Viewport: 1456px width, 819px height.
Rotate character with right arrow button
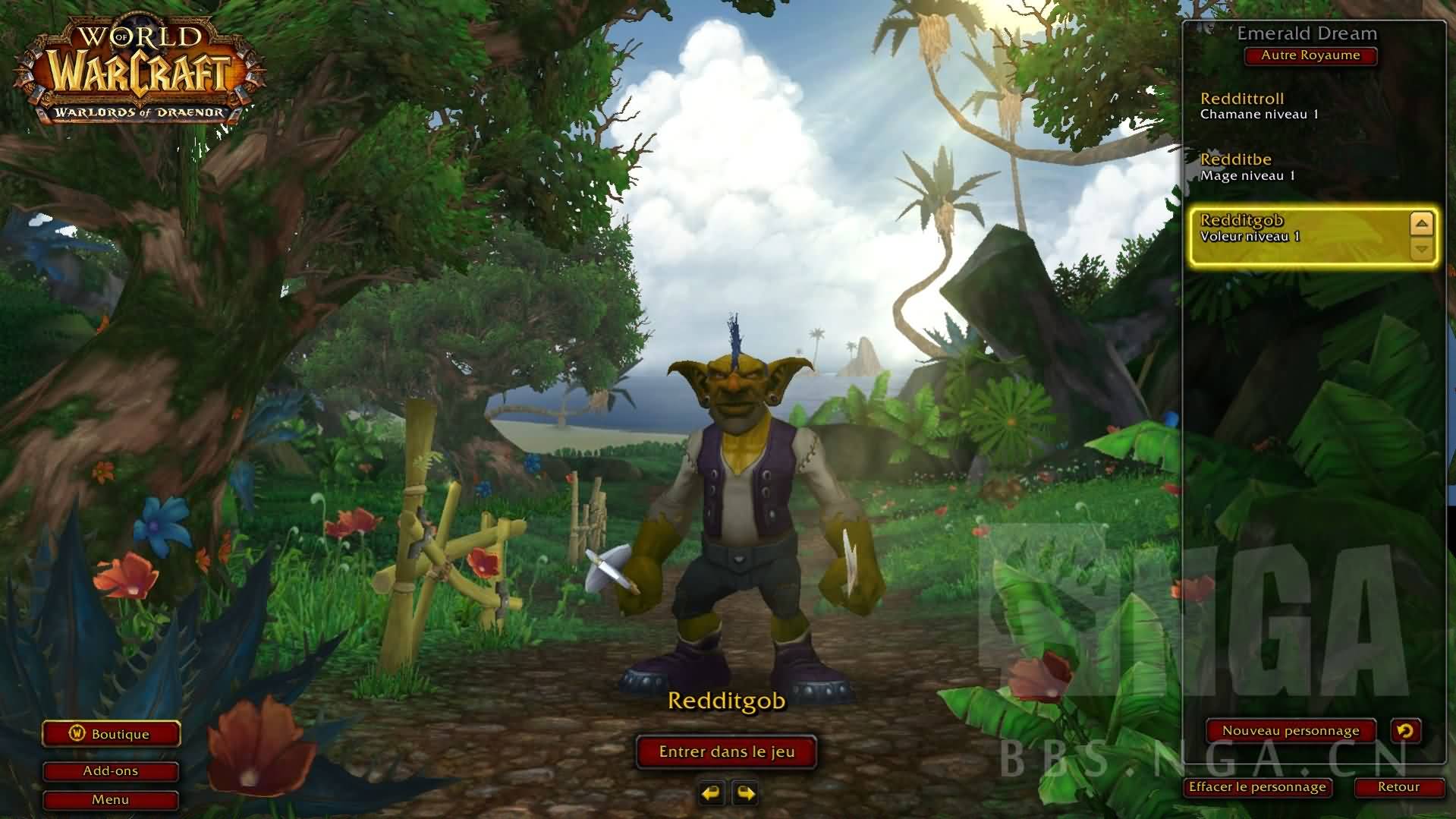746,793
